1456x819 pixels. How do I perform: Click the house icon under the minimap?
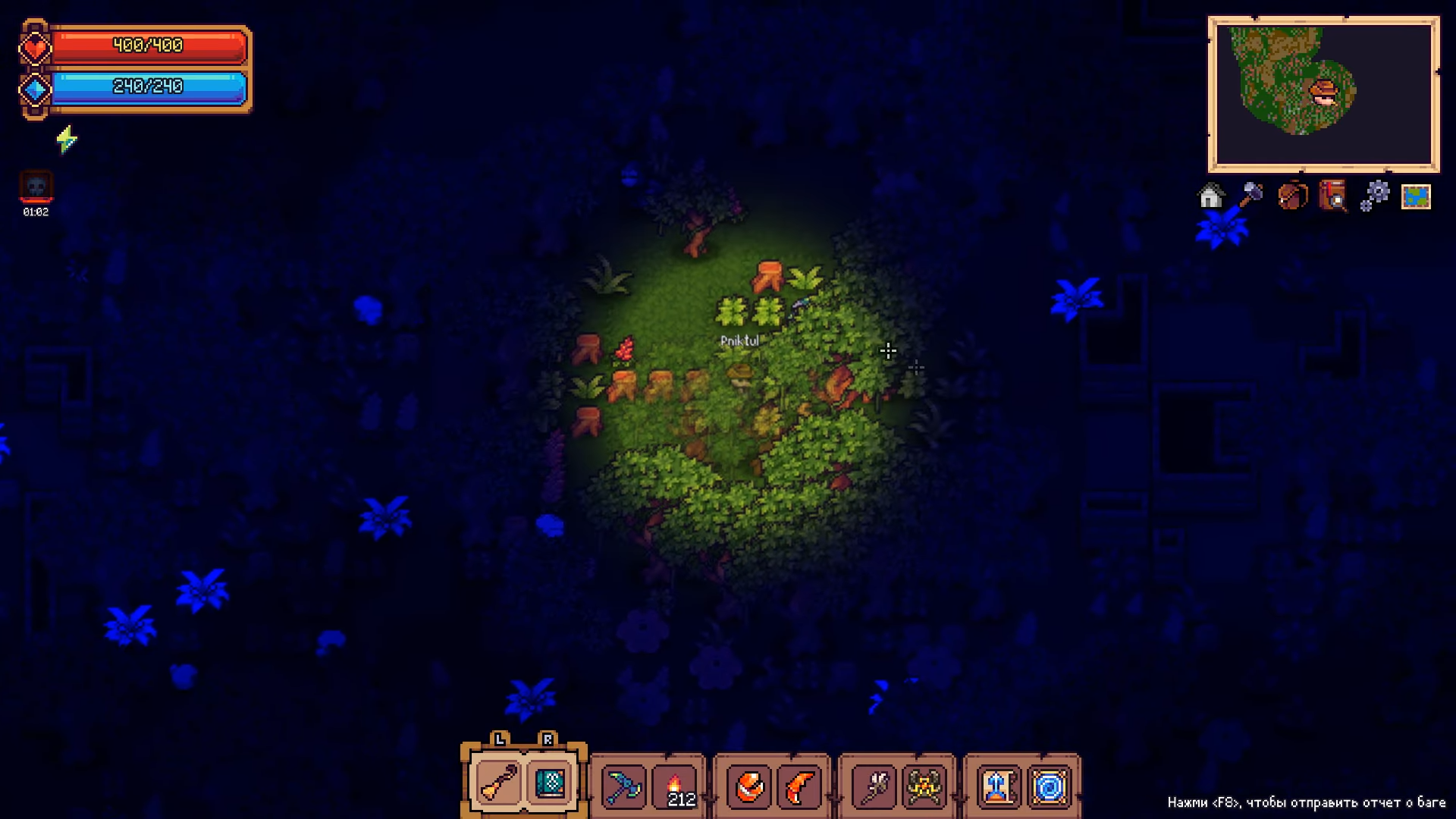click(x=1210, y=196)
